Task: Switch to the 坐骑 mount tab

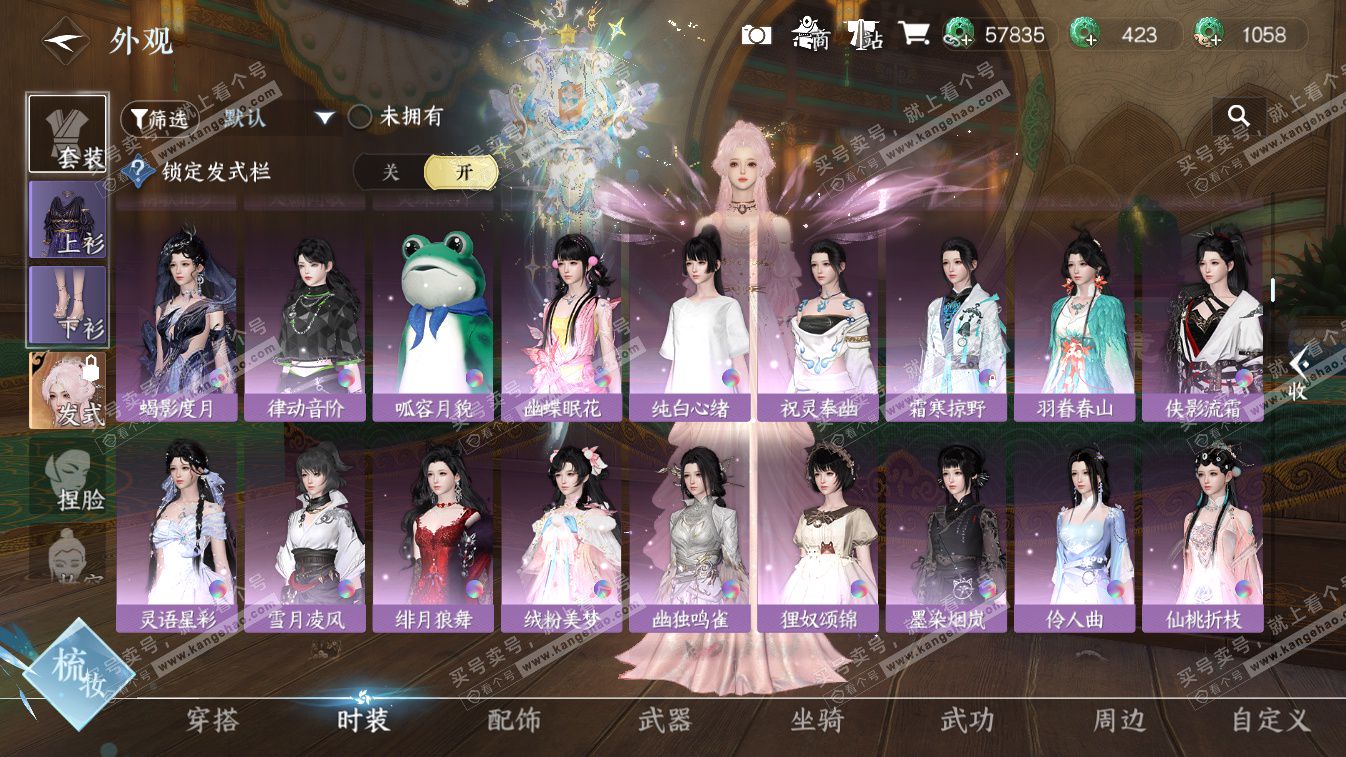Action: click(x=816, y=719)
